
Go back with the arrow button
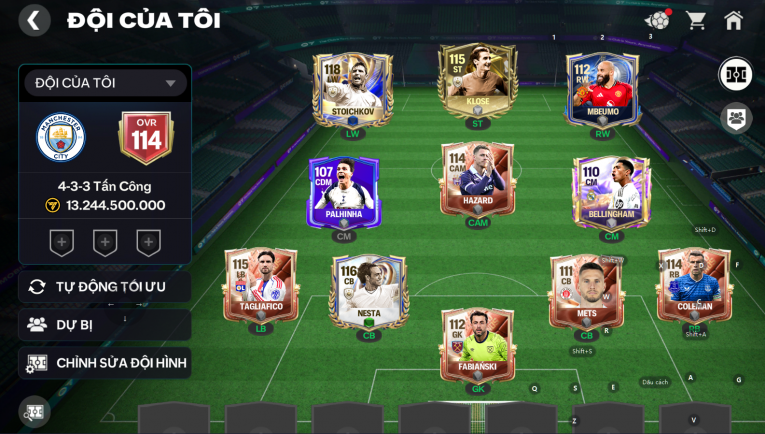coord(34,20)
